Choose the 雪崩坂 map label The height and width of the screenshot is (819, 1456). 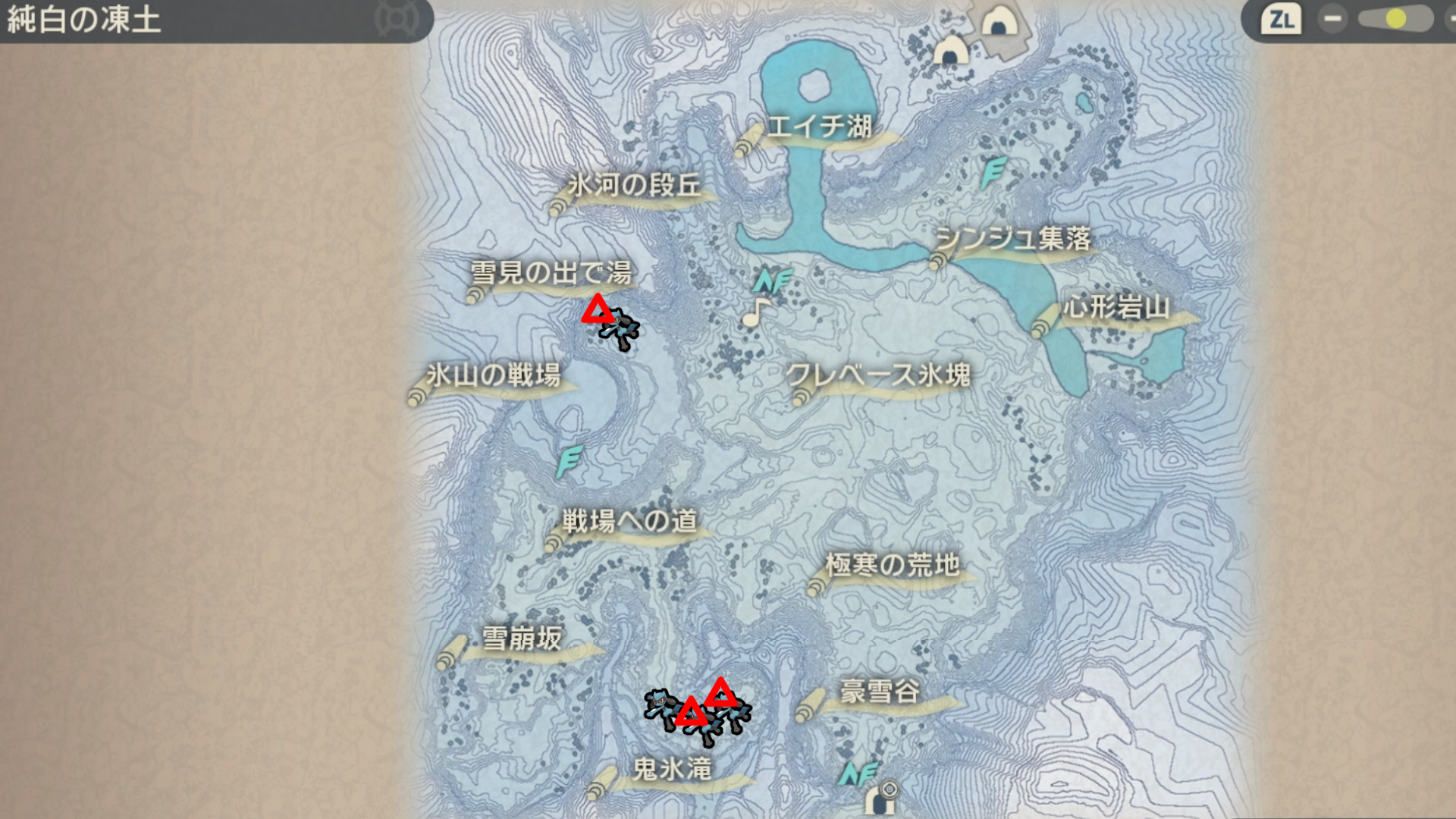point(522,639)
